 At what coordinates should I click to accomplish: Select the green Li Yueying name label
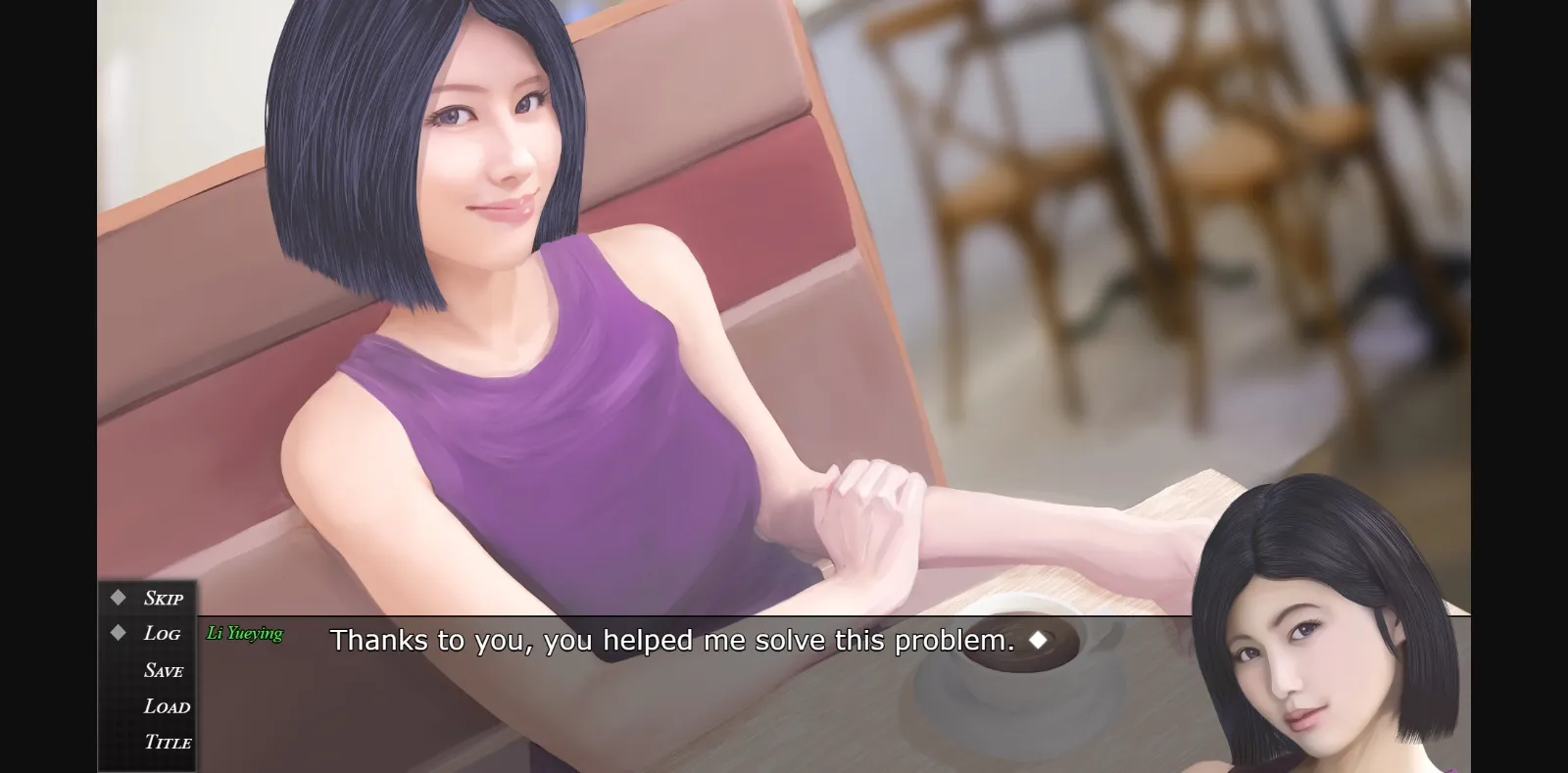[246, 633]
